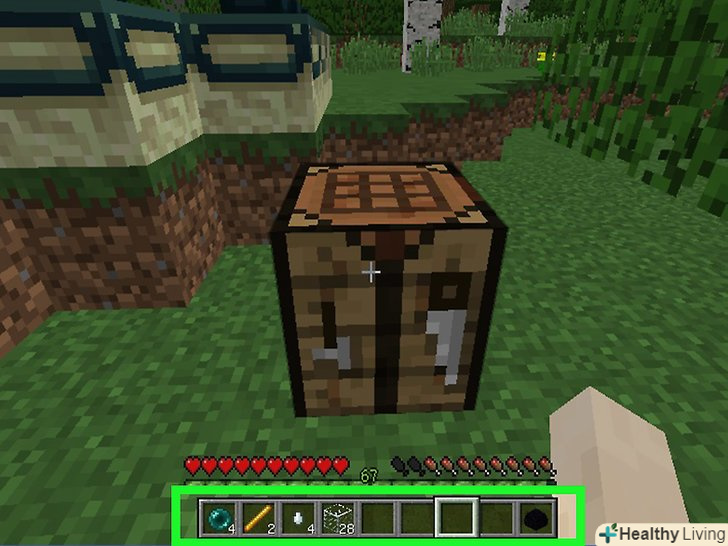Screen dimensions: 728x546
Task: Click the Healthy Living watermark logo
Action: [x=661, y=533]
